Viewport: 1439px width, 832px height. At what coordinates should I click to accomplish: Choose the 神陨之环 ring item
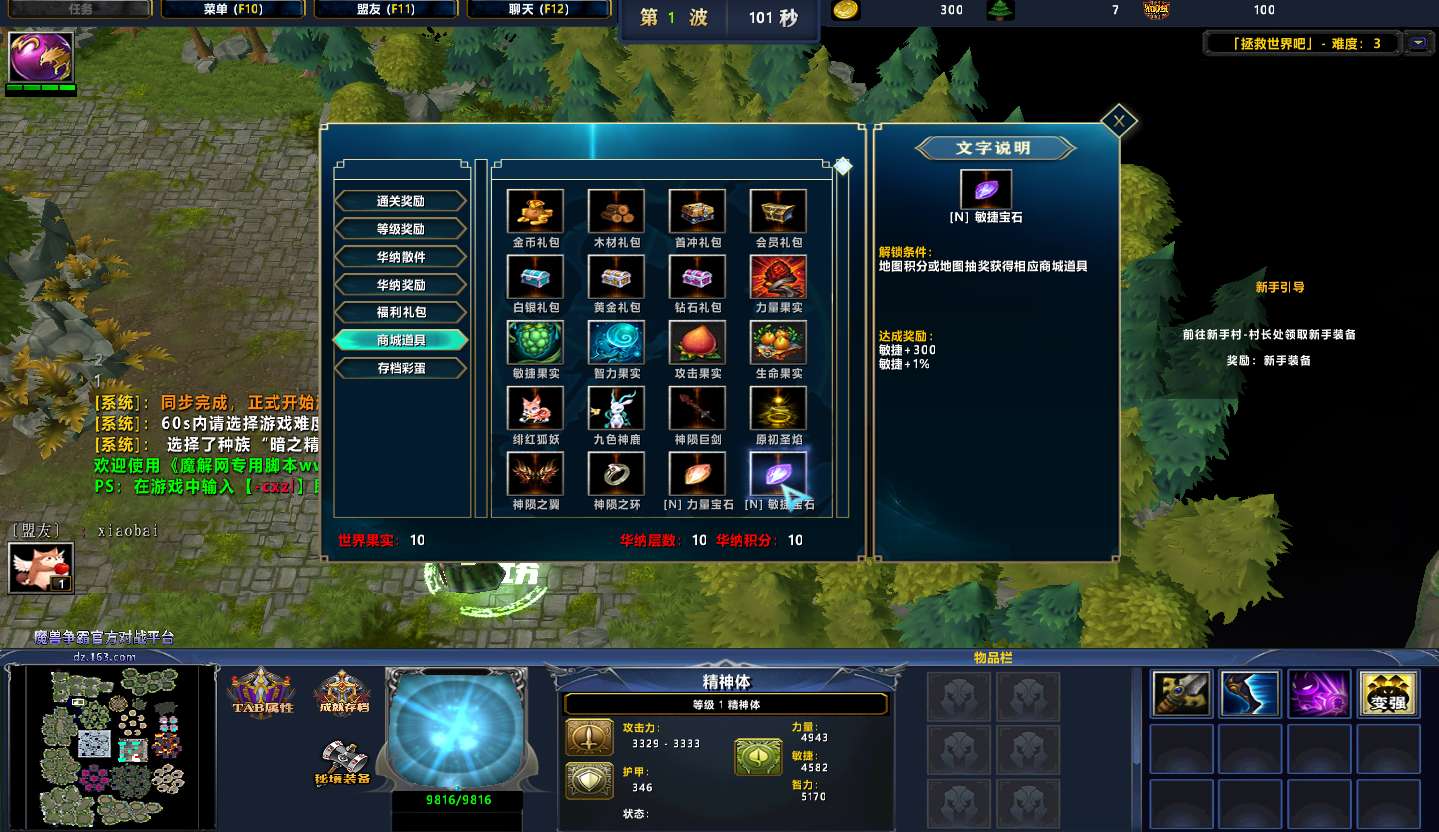pos(616,474)
